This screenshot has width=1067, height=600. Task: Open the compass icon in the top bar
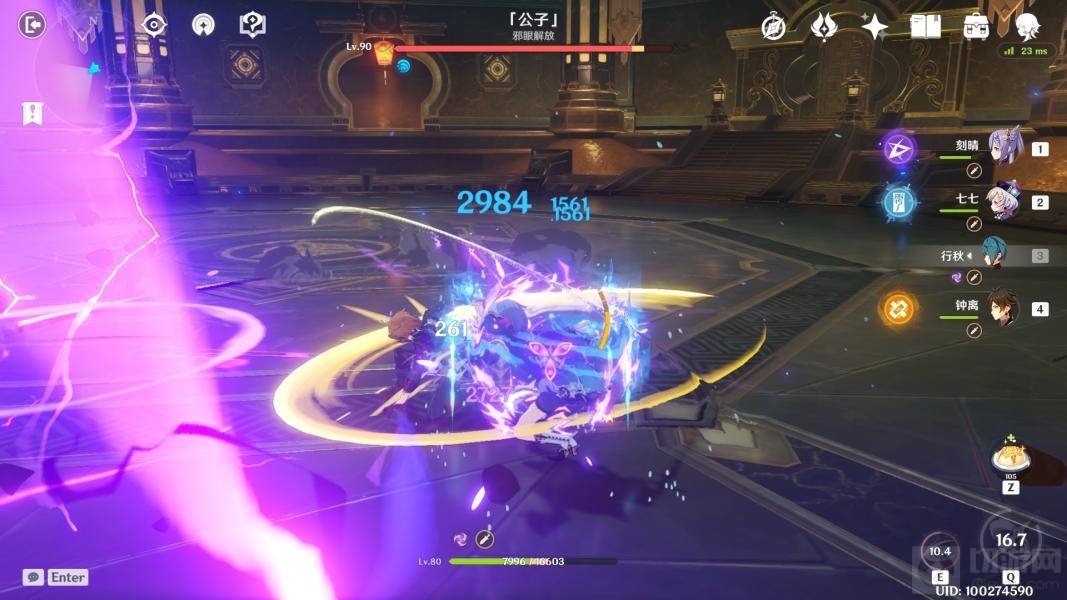click(773, 27)
